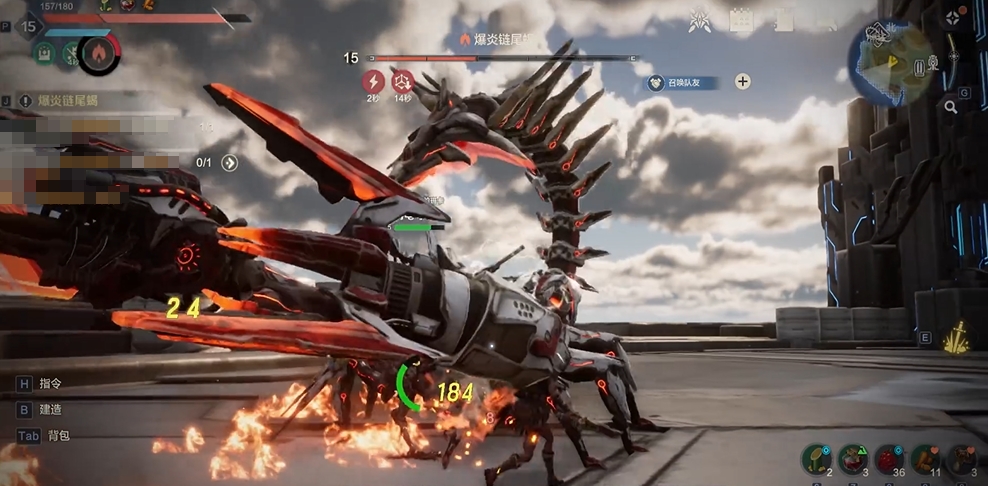Click the magnifying glass search icon
Viewport: 988px width, 486px height.
950,106
